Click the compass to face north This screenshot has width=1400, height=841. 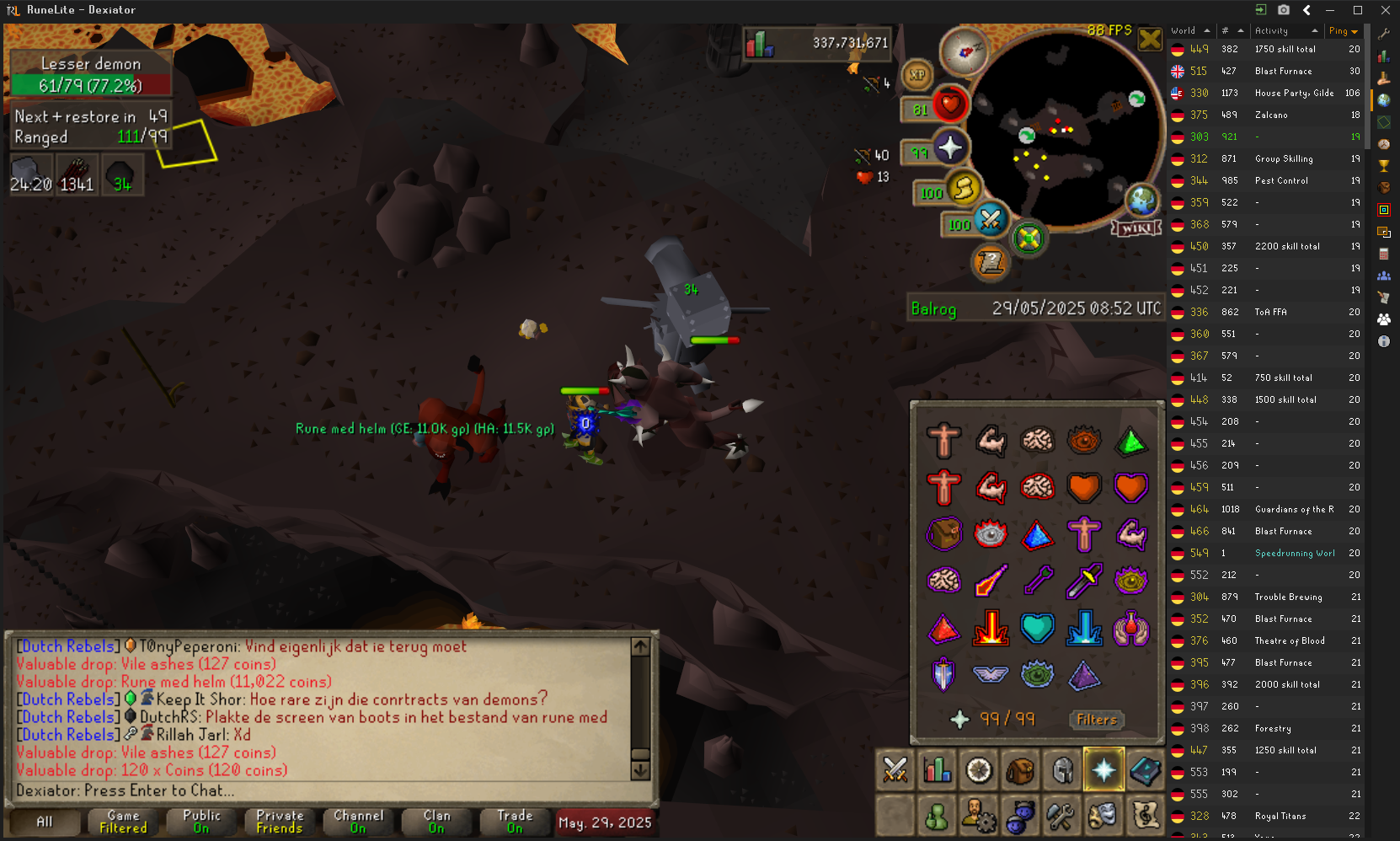[x=964, y=51]
